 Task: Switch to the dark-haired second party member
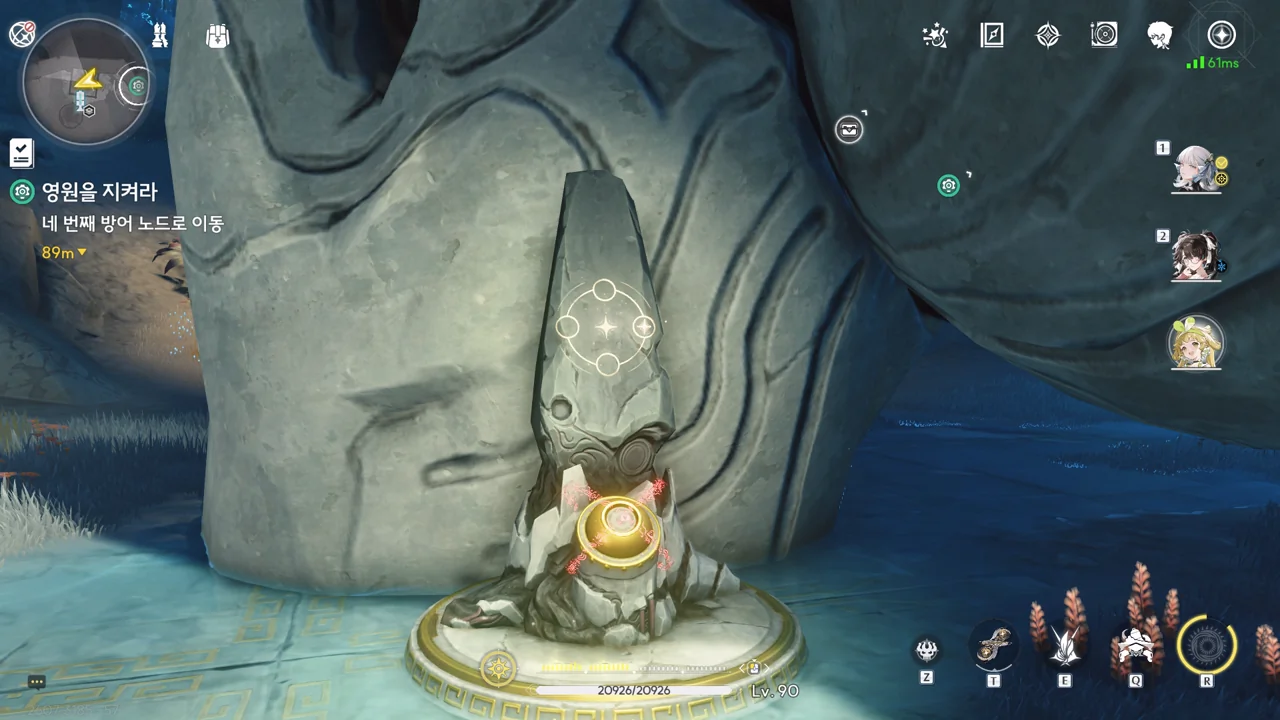coord(1196,257)
